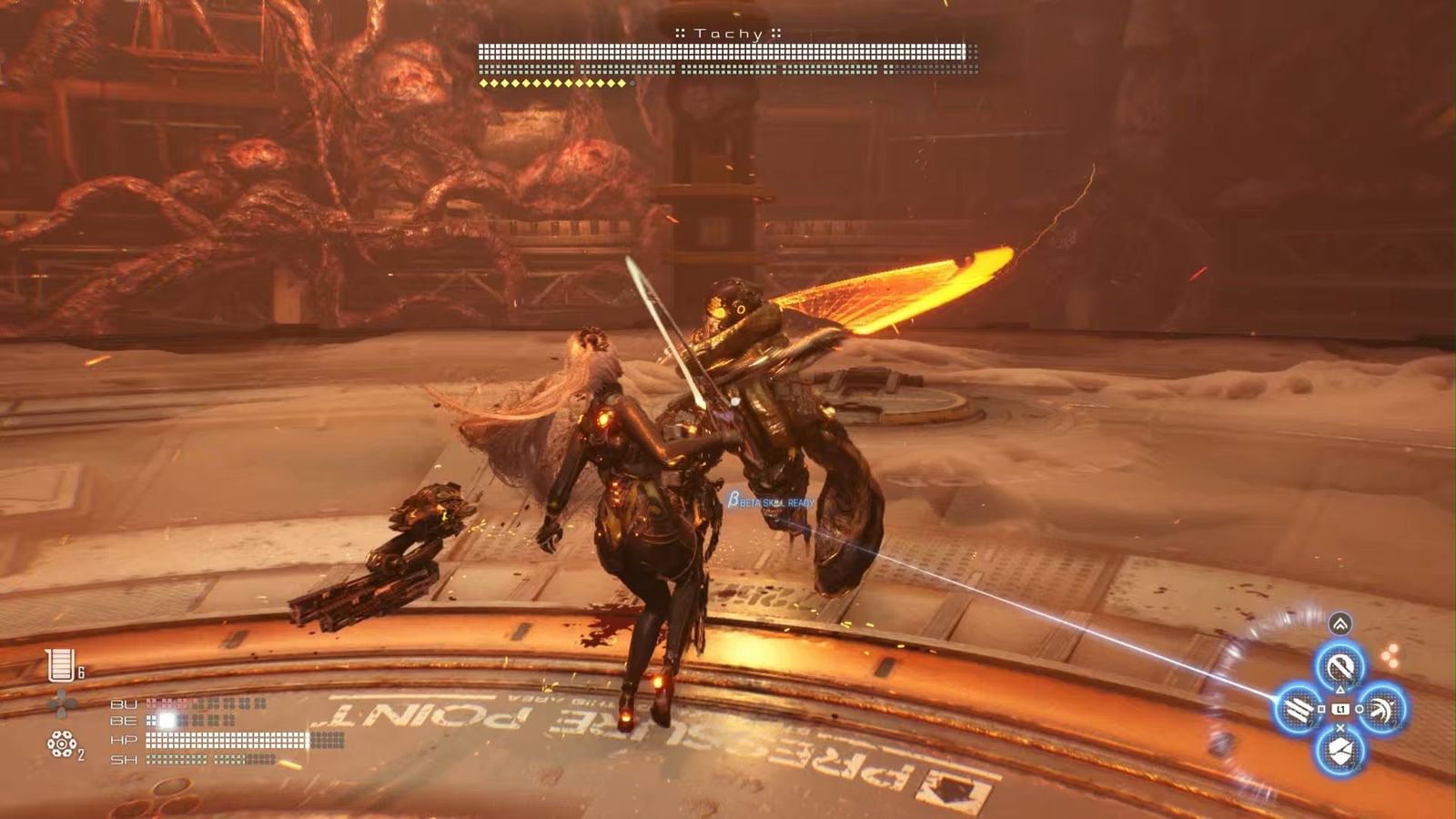
Task: Expand the upward chevron above the skill wheel
Action: [1340, 622]
